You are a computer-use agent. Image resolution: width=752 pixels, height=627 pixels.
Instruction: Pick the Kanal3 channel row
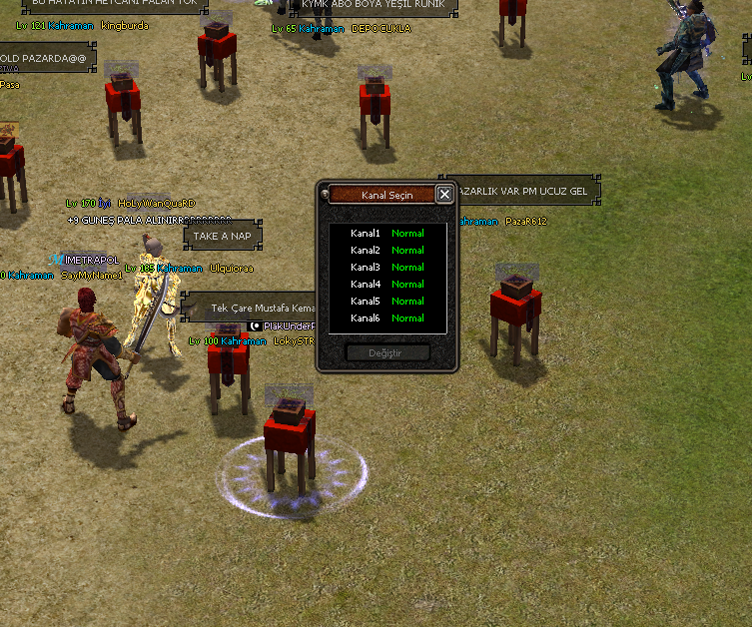click(x=387, y=268)
